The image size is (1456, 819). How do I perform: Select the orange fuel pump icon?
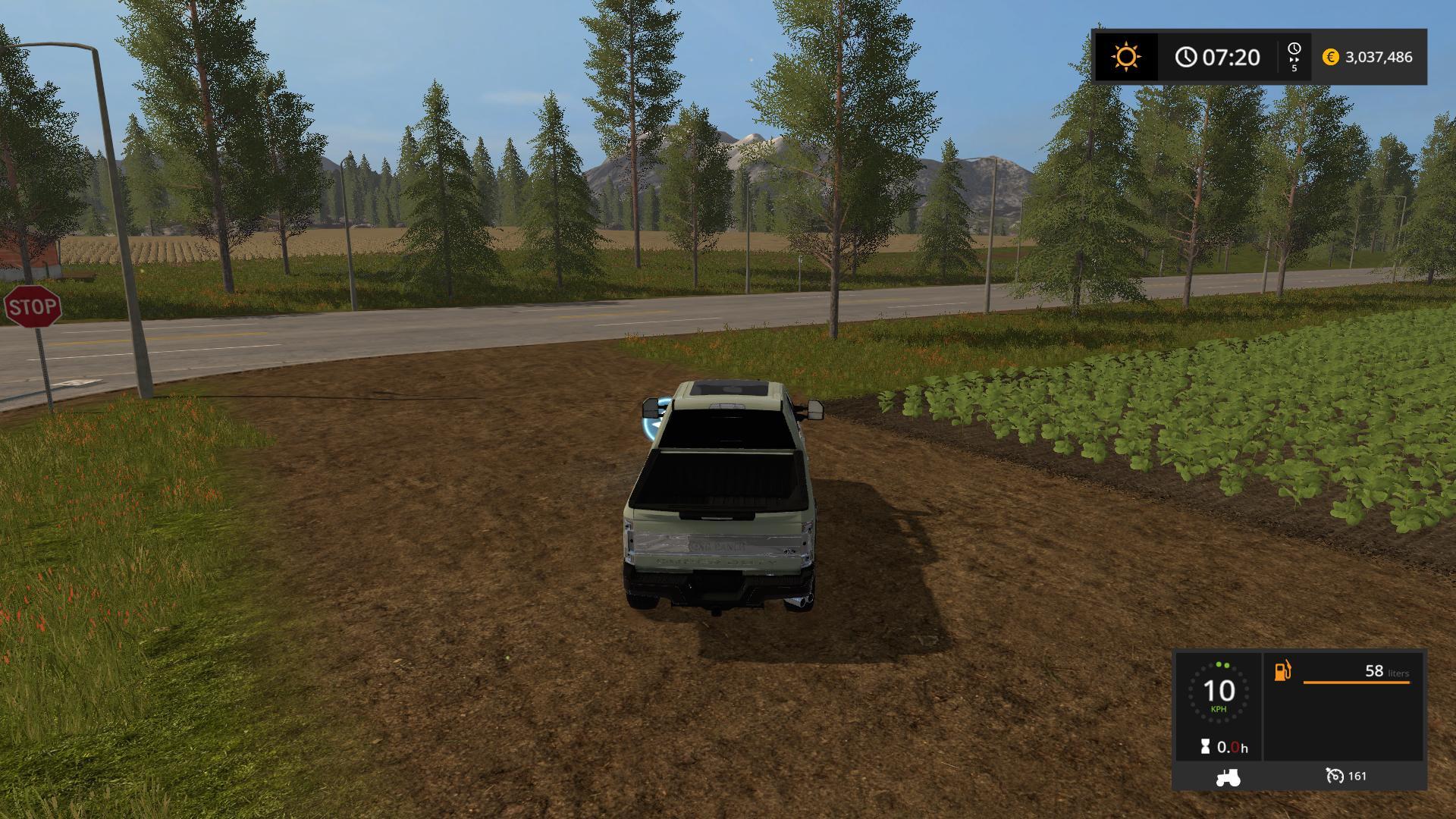pyautogui.click(x=1282, y=671)
